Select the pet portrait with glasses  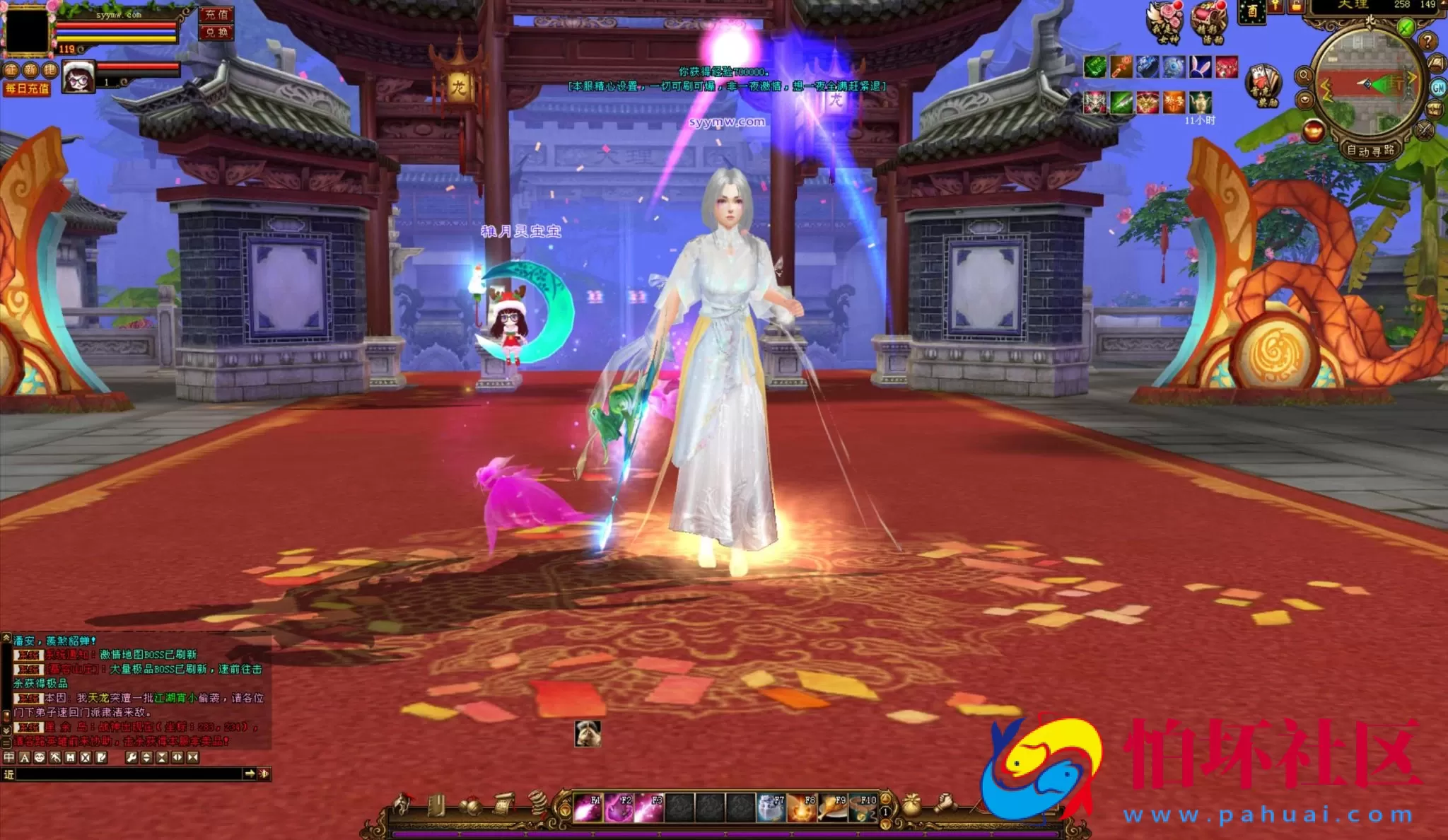[78, 77]
